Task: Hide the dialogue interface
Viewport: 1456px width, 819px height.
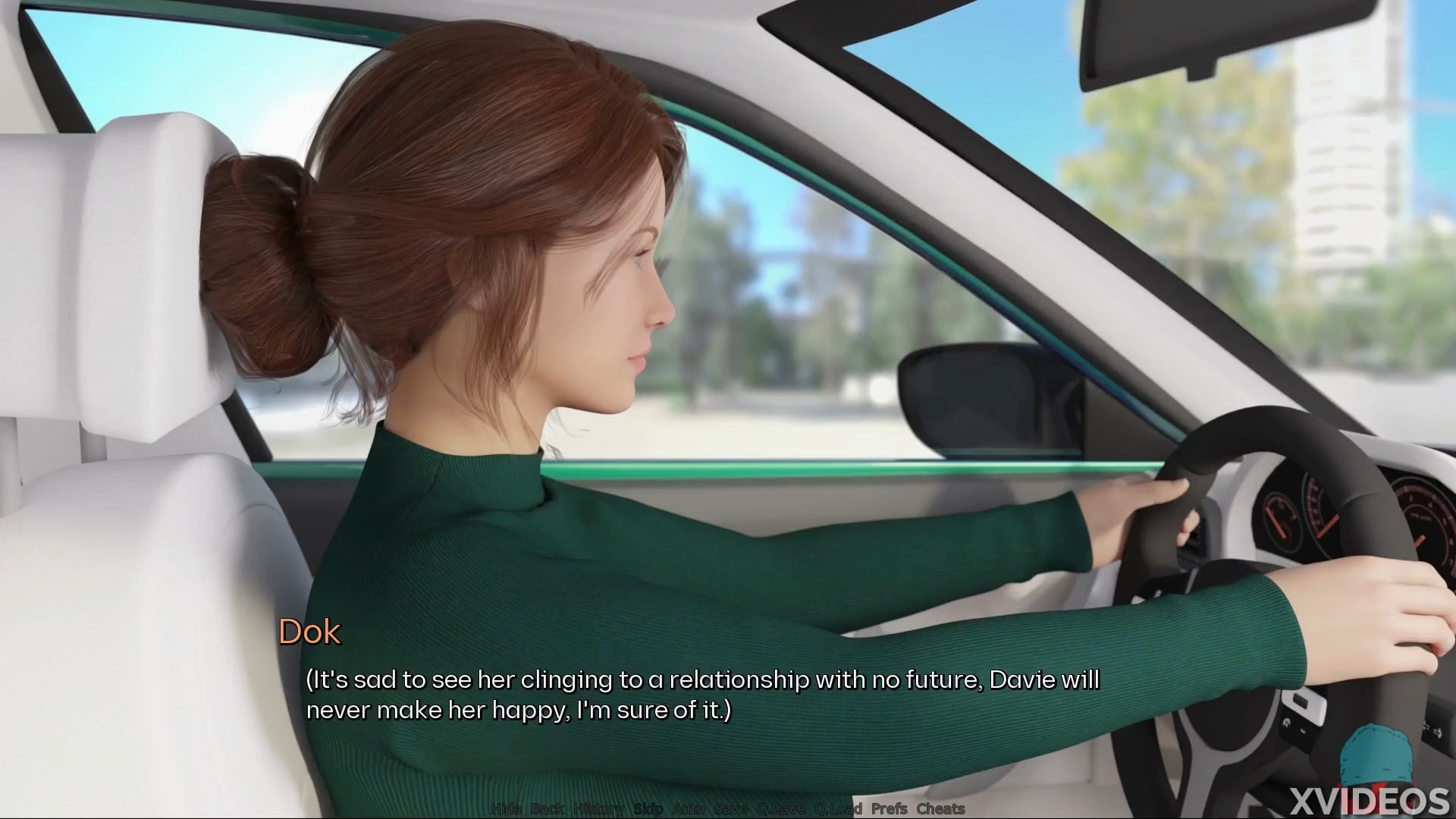Action: [x=506, y=808]
